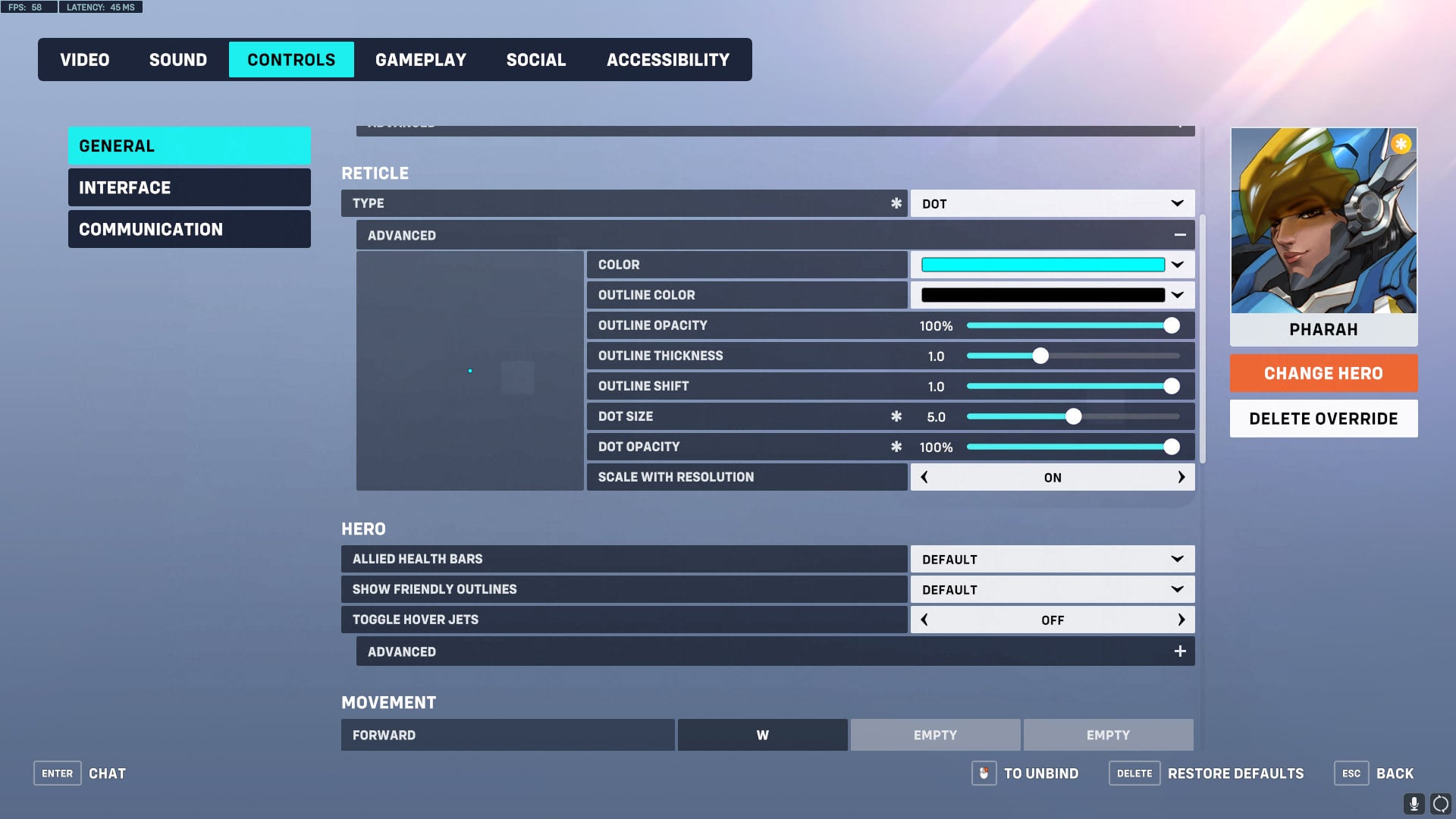Click the ESC key icon near BACK
1456x819 pixels.
[1351, 773]
